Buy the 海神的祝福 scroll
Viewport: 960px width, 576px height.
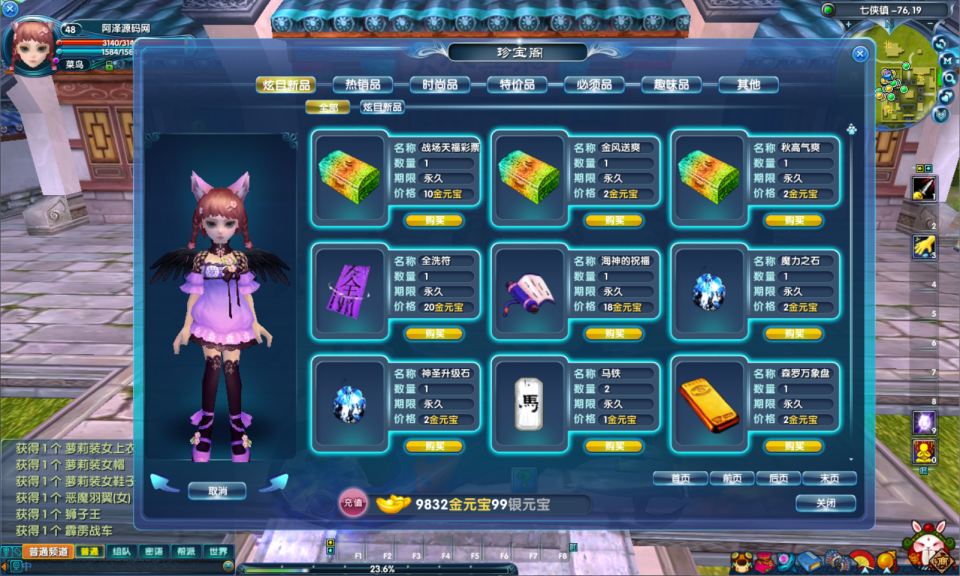[613, 333]
